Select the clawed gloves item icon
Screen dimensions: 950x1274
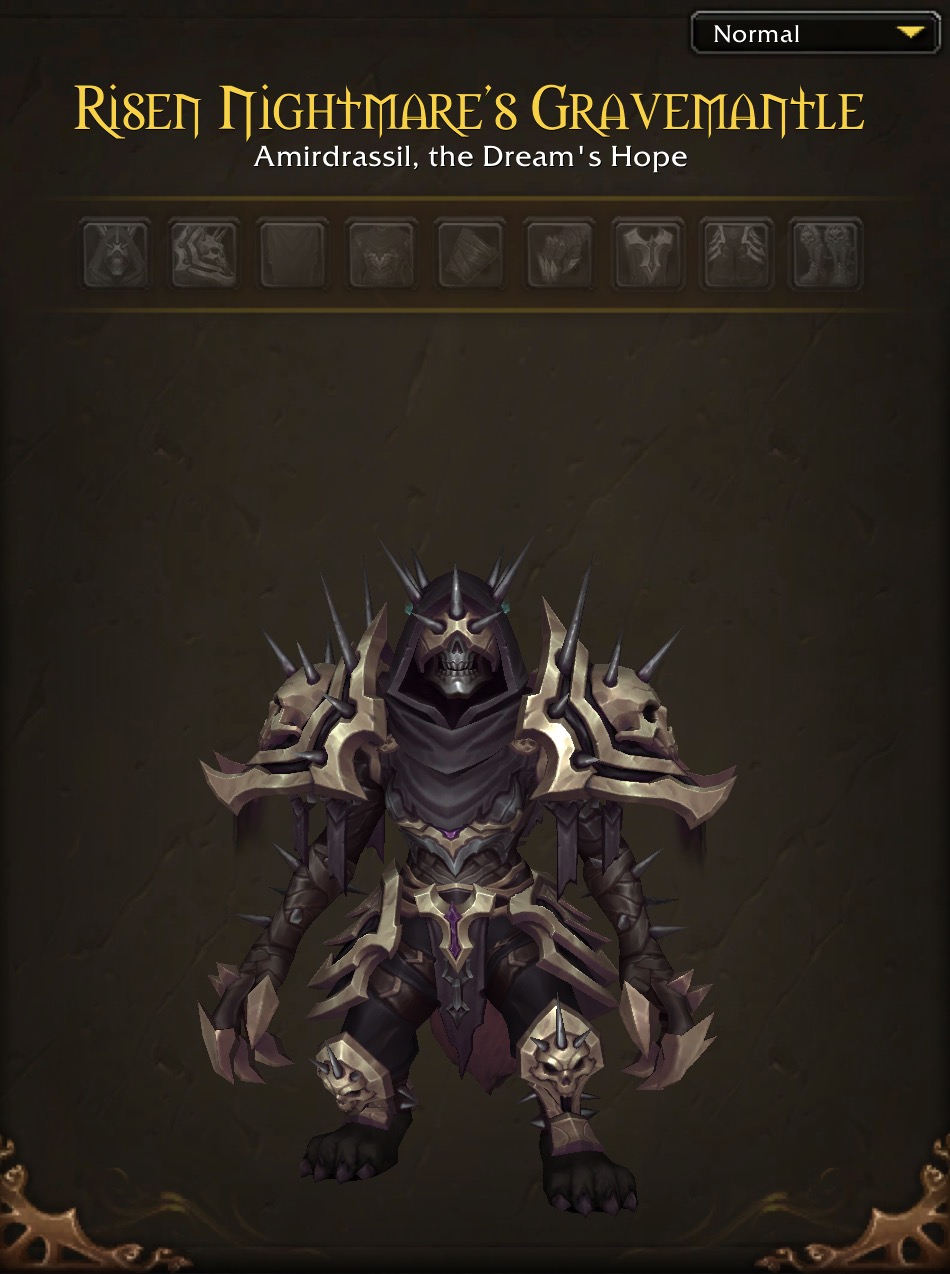tap(558, 255)
